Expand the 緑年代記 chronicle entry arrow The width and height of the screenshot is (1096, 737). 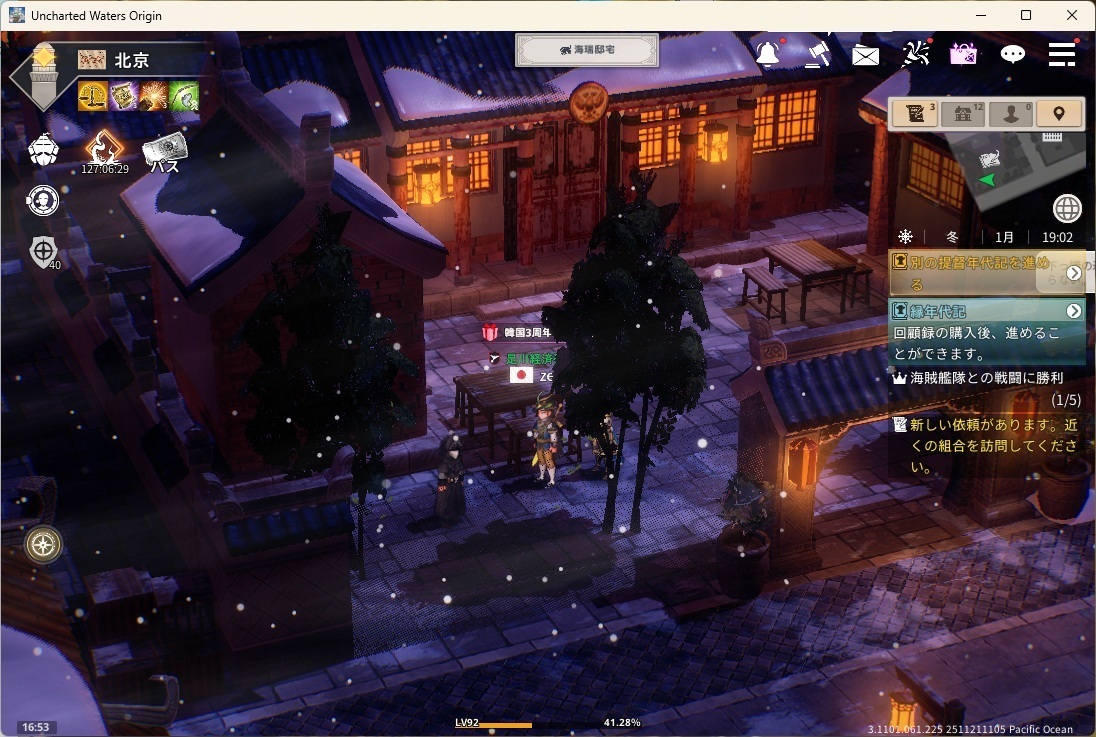click(x=1074, y=311)
